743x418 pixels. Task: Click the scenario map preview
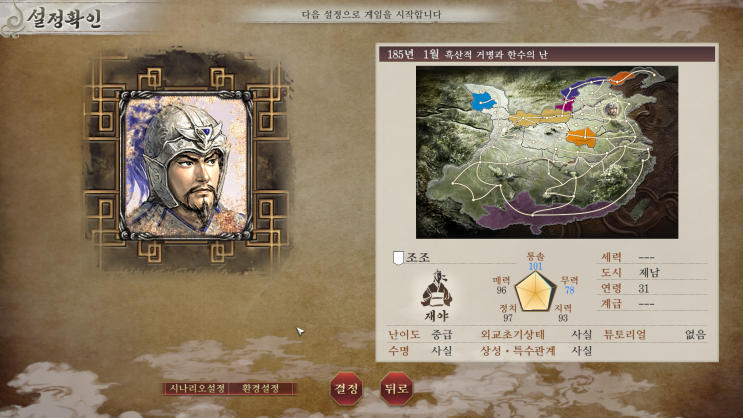[546, 152]
